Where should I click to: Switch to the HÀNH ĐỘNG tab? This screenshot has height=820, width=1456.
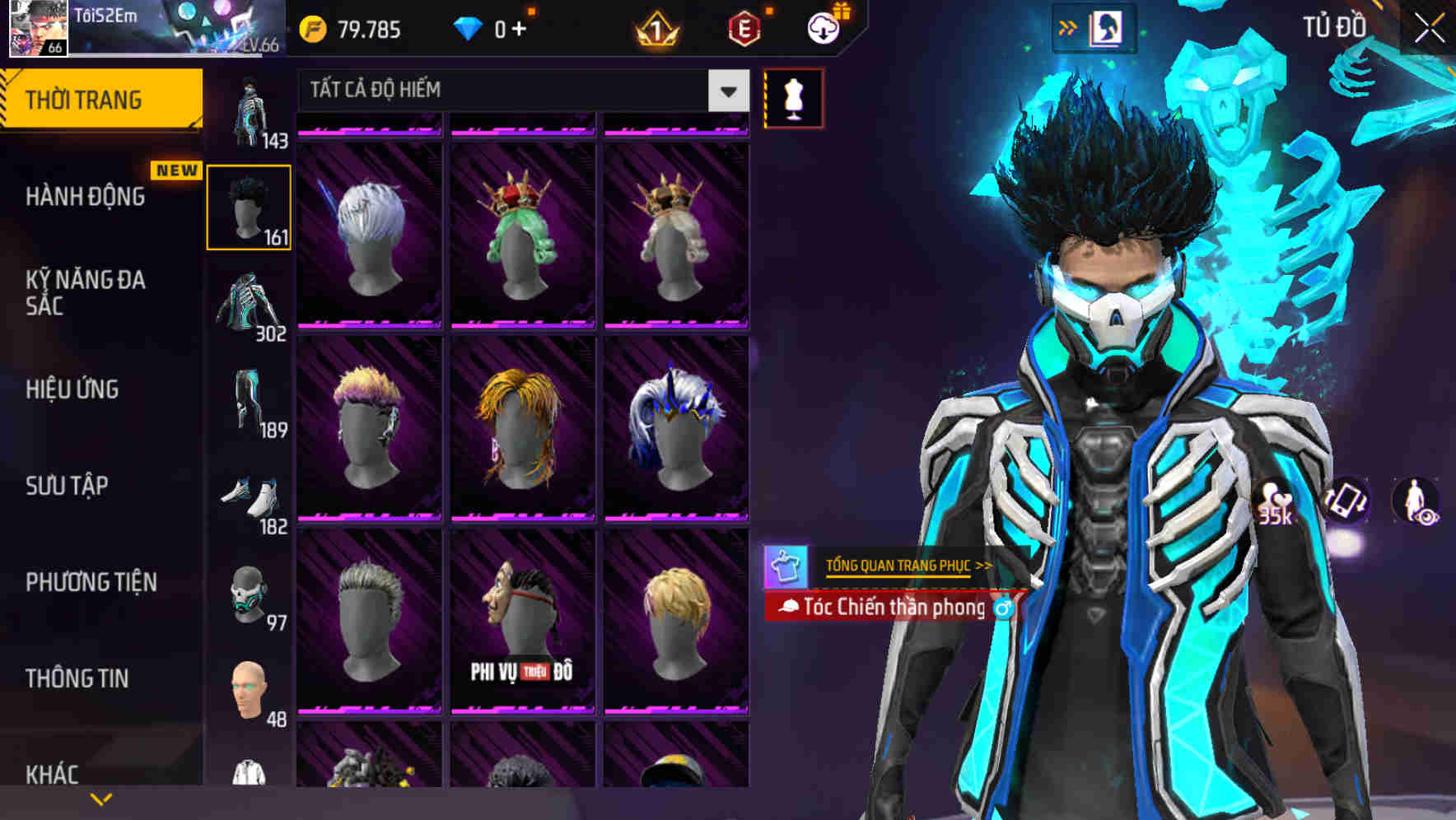84,196
